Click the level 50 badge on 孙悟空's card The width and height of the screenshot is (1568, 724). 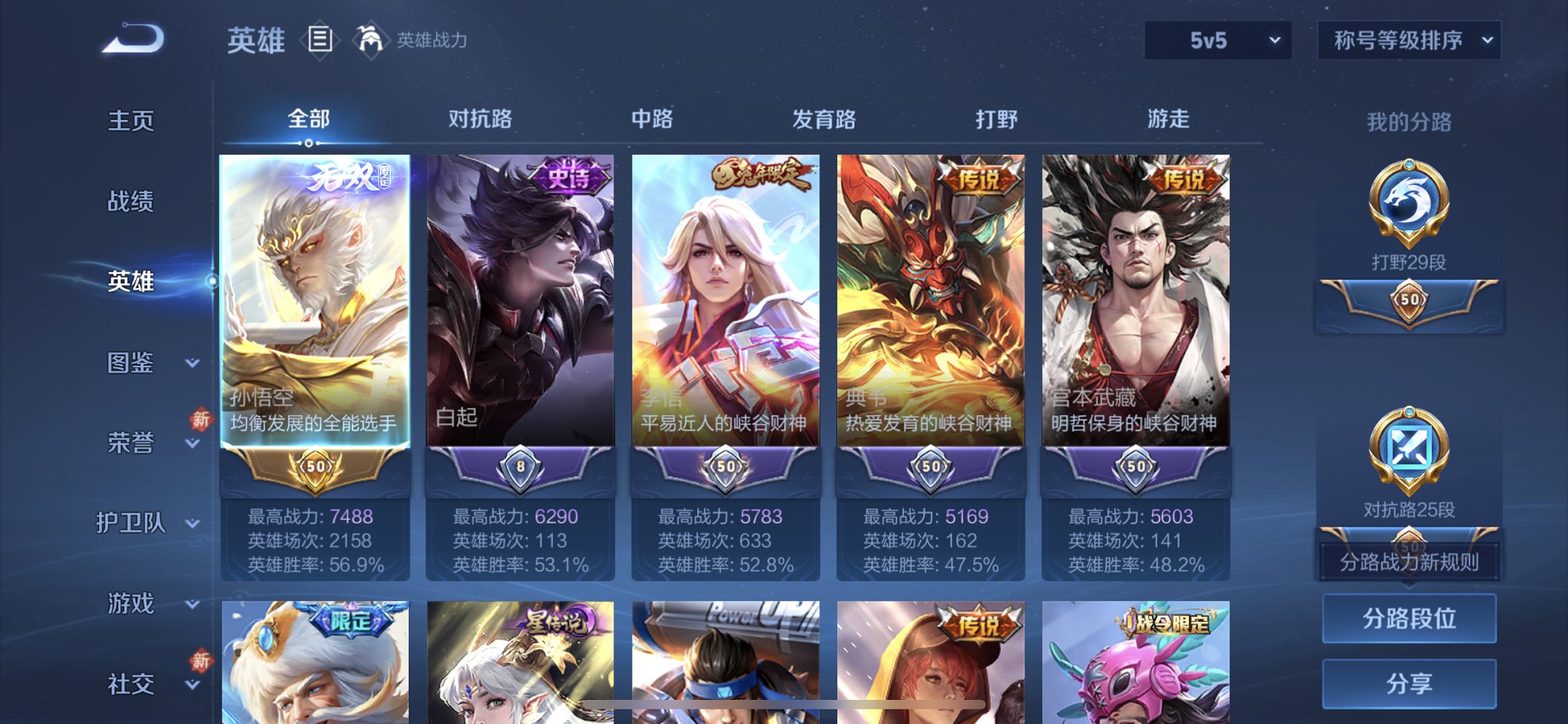(x=316, y=465)
